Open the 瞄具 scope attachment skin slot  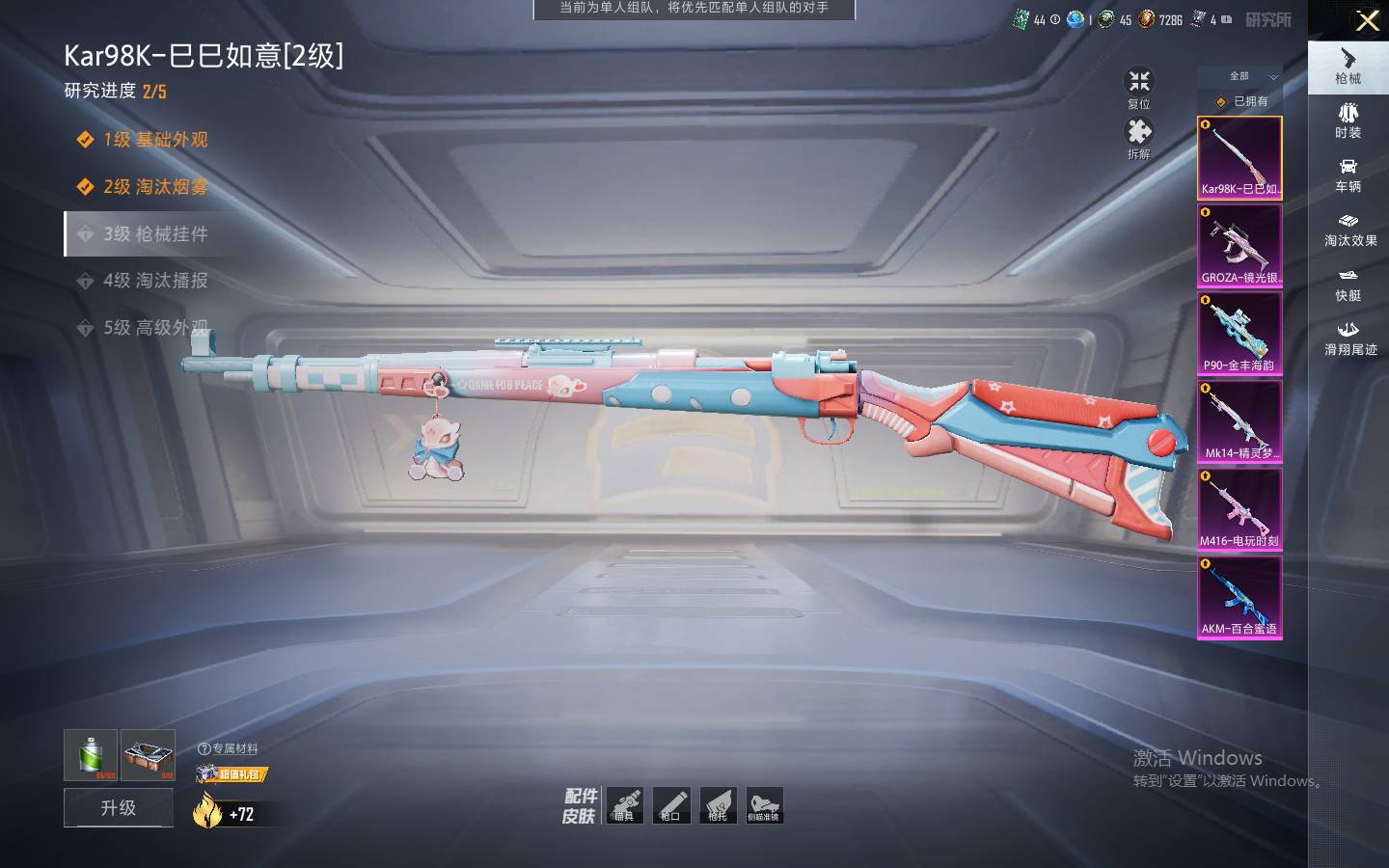(x=624, y=805)
